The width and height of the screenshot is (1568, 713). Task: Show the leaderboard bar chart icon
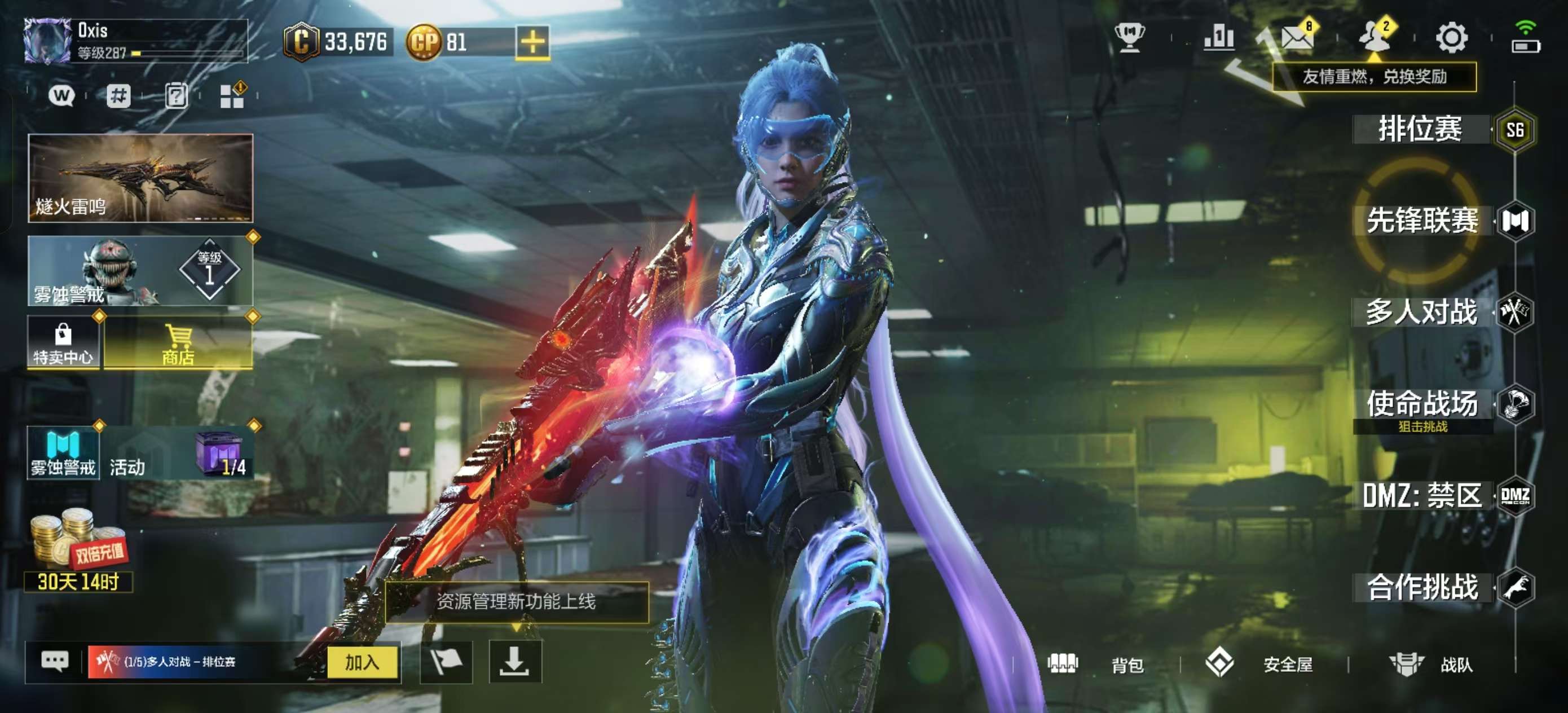(x=1219, y=38)
